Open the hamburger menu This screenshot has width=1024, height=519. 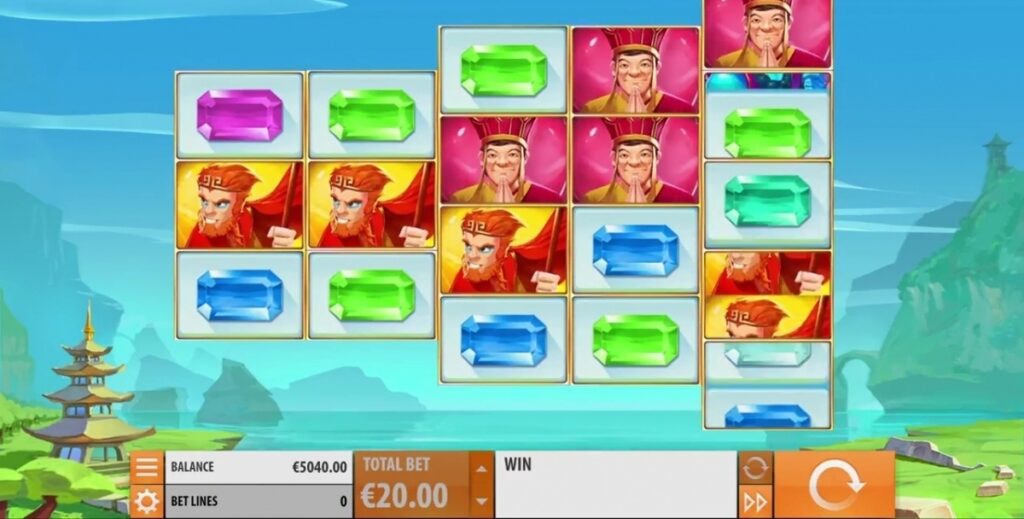[146, 467]
